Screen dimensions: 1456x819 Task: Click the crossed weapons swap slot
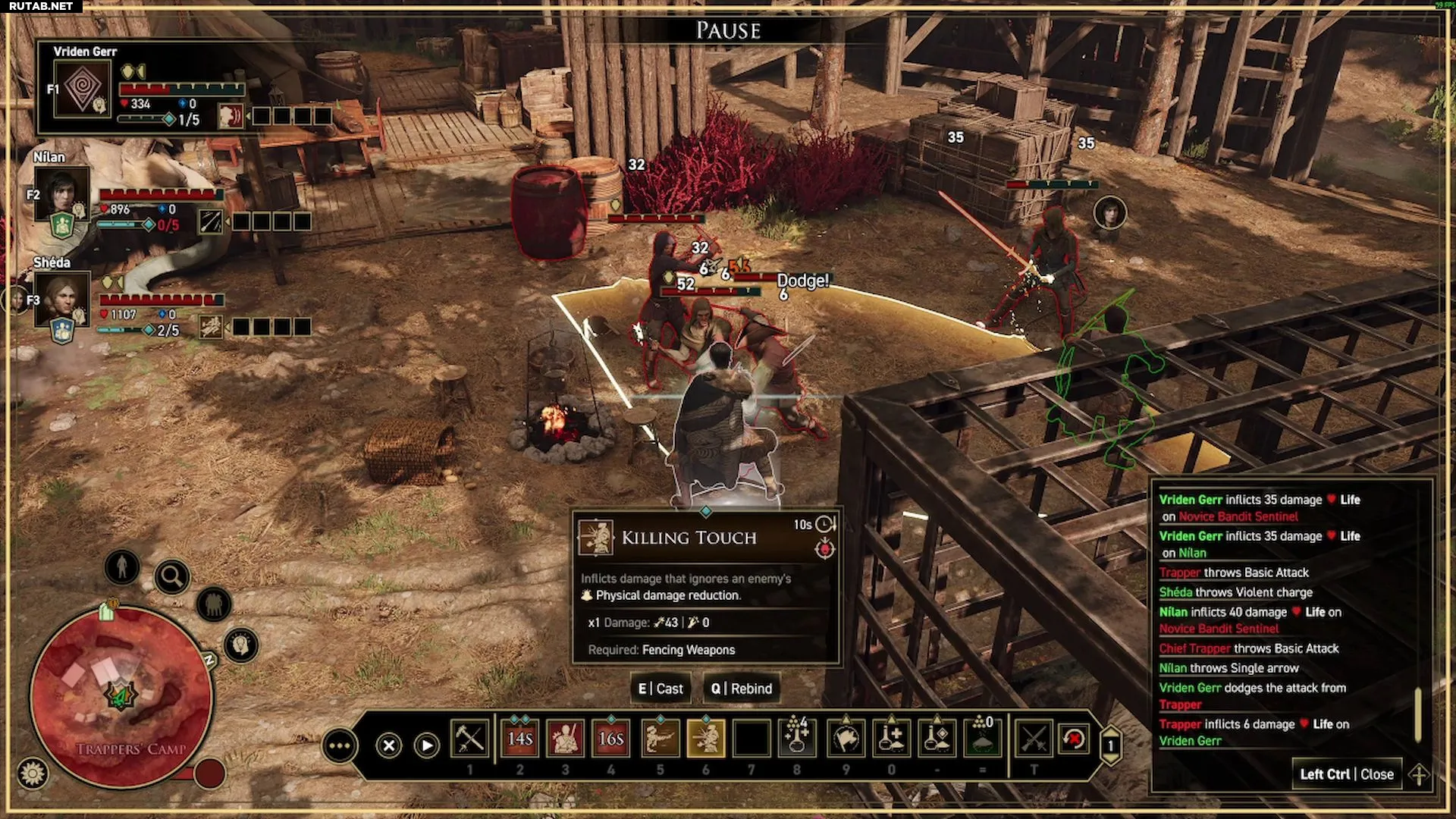pyautogui.click(x=1033, y=739)
